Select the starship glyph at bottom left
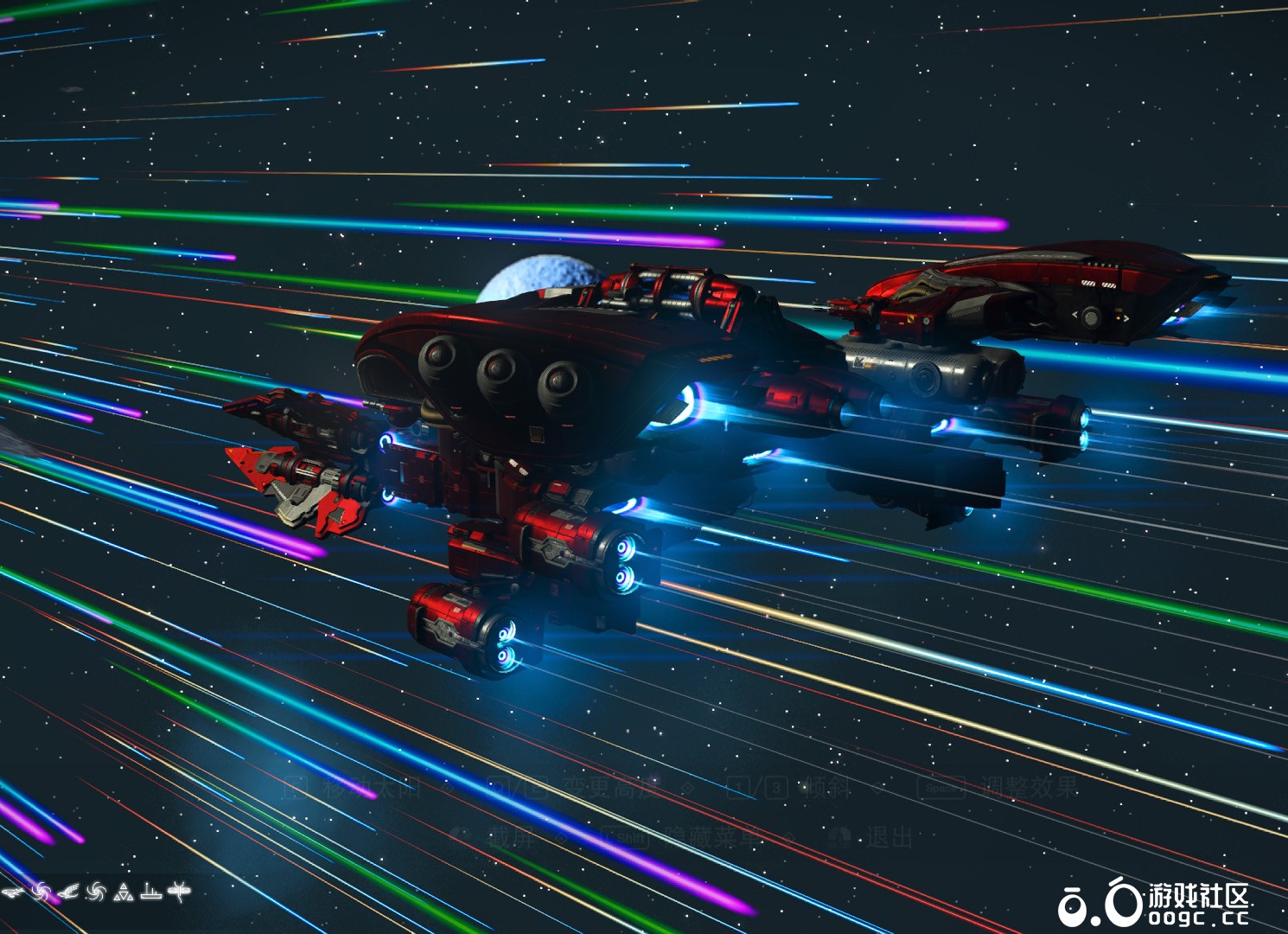Screen dimensions: 1288x934 [13, 892]
